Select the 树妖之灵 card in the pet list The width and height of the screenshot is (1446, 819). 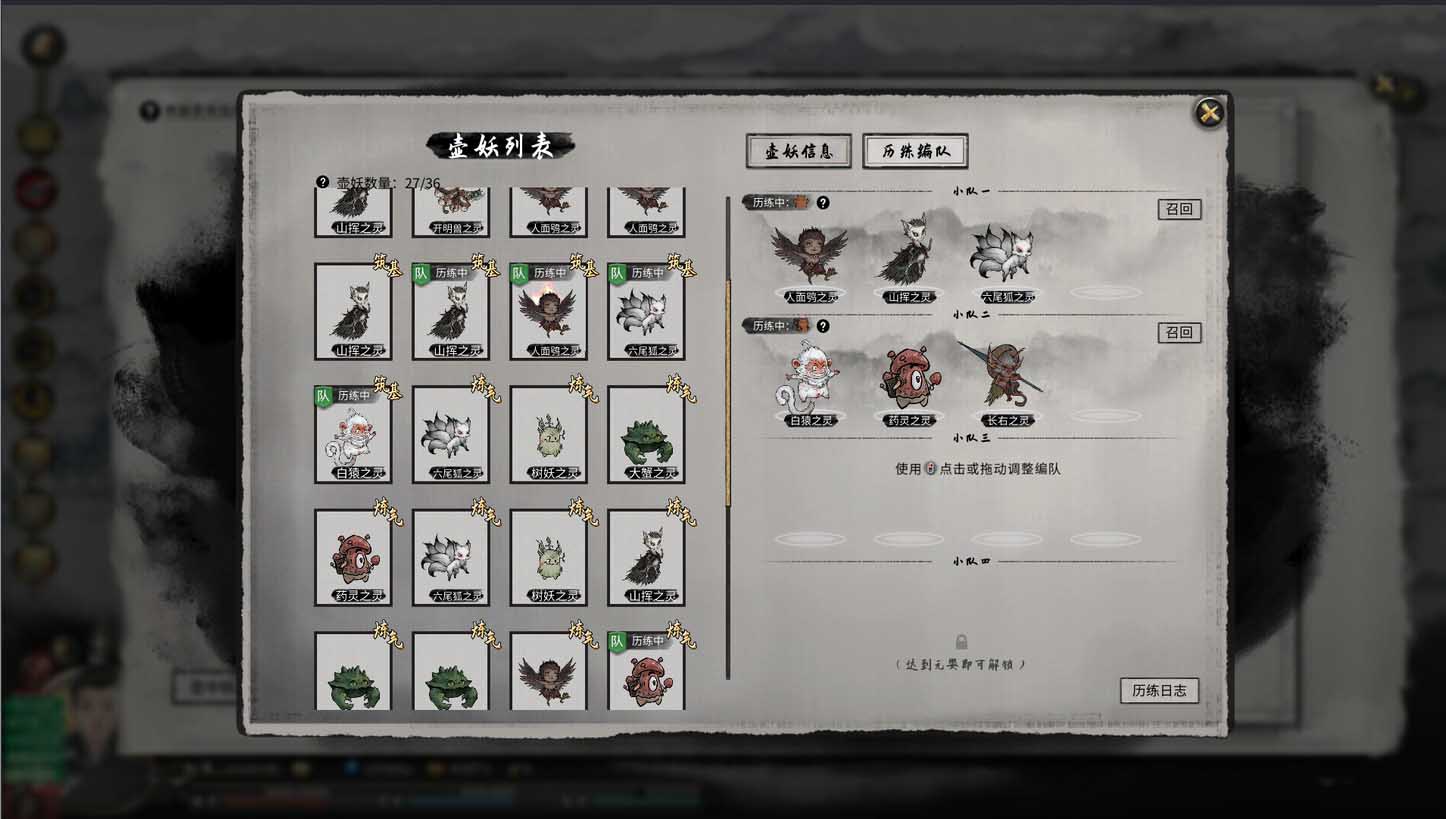[548, 437]
